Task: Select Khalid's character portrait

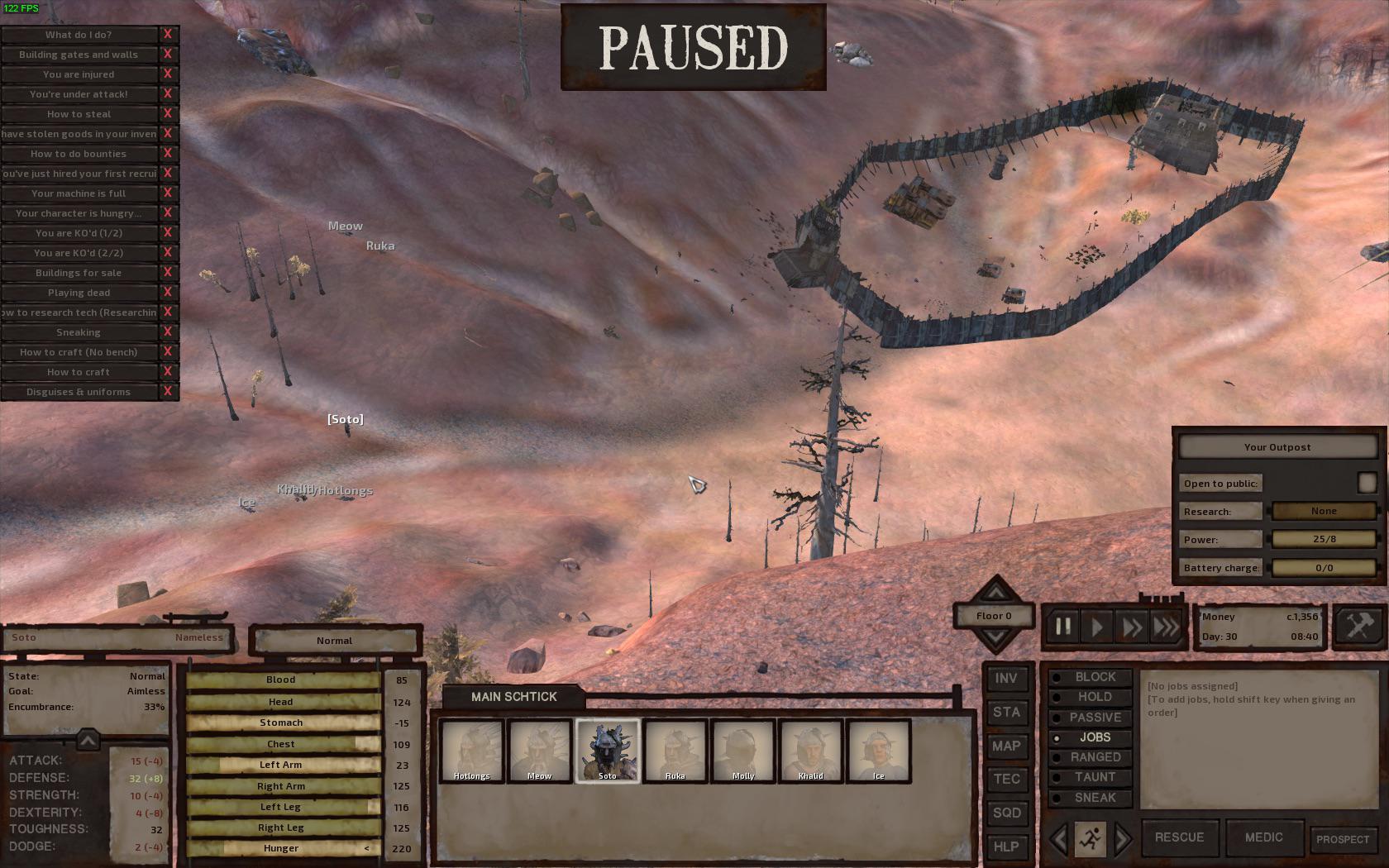Action: 811,751
